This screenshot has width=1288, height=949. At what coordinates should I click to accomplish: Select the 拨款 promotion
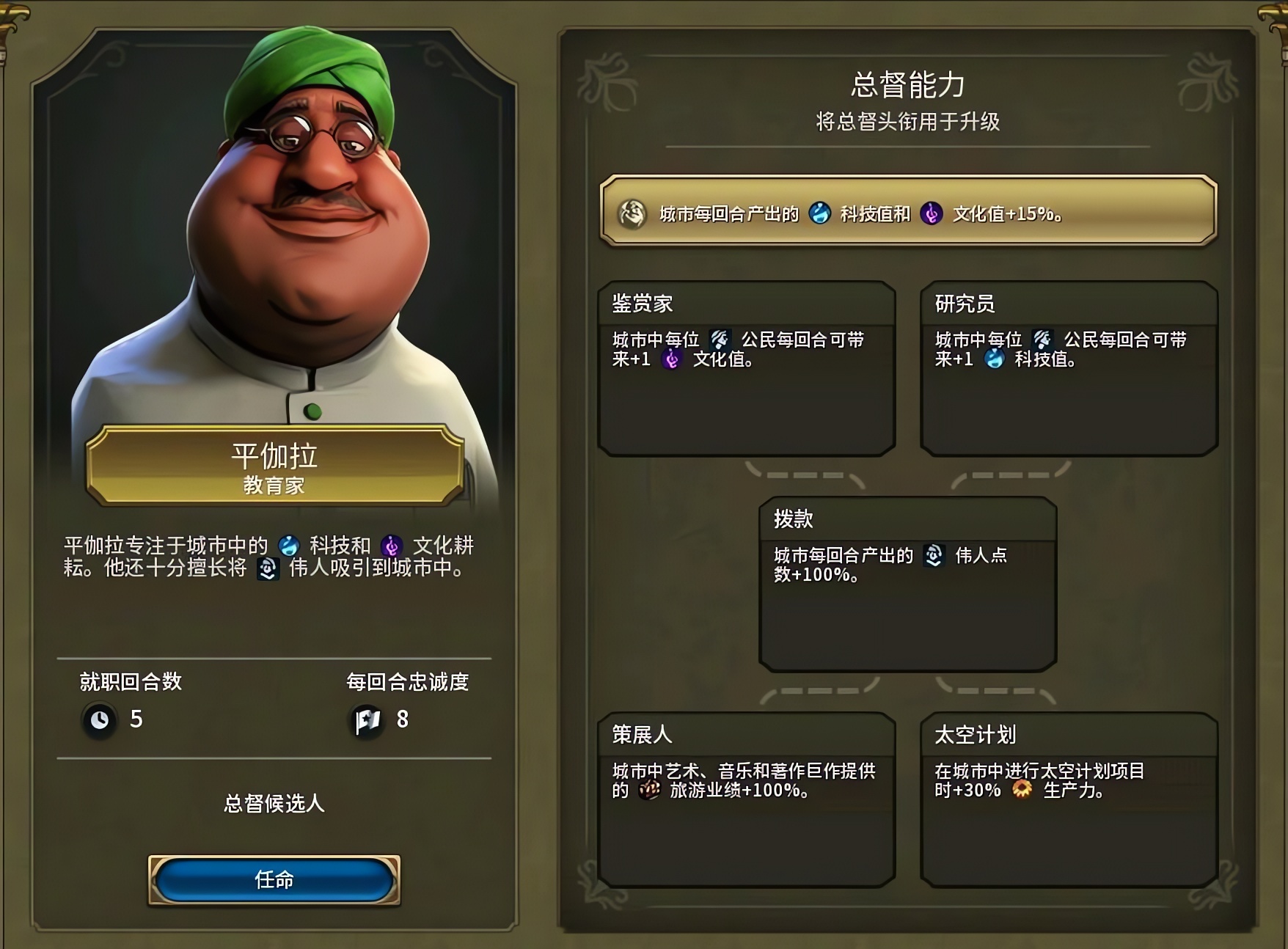tap(909, 583)
